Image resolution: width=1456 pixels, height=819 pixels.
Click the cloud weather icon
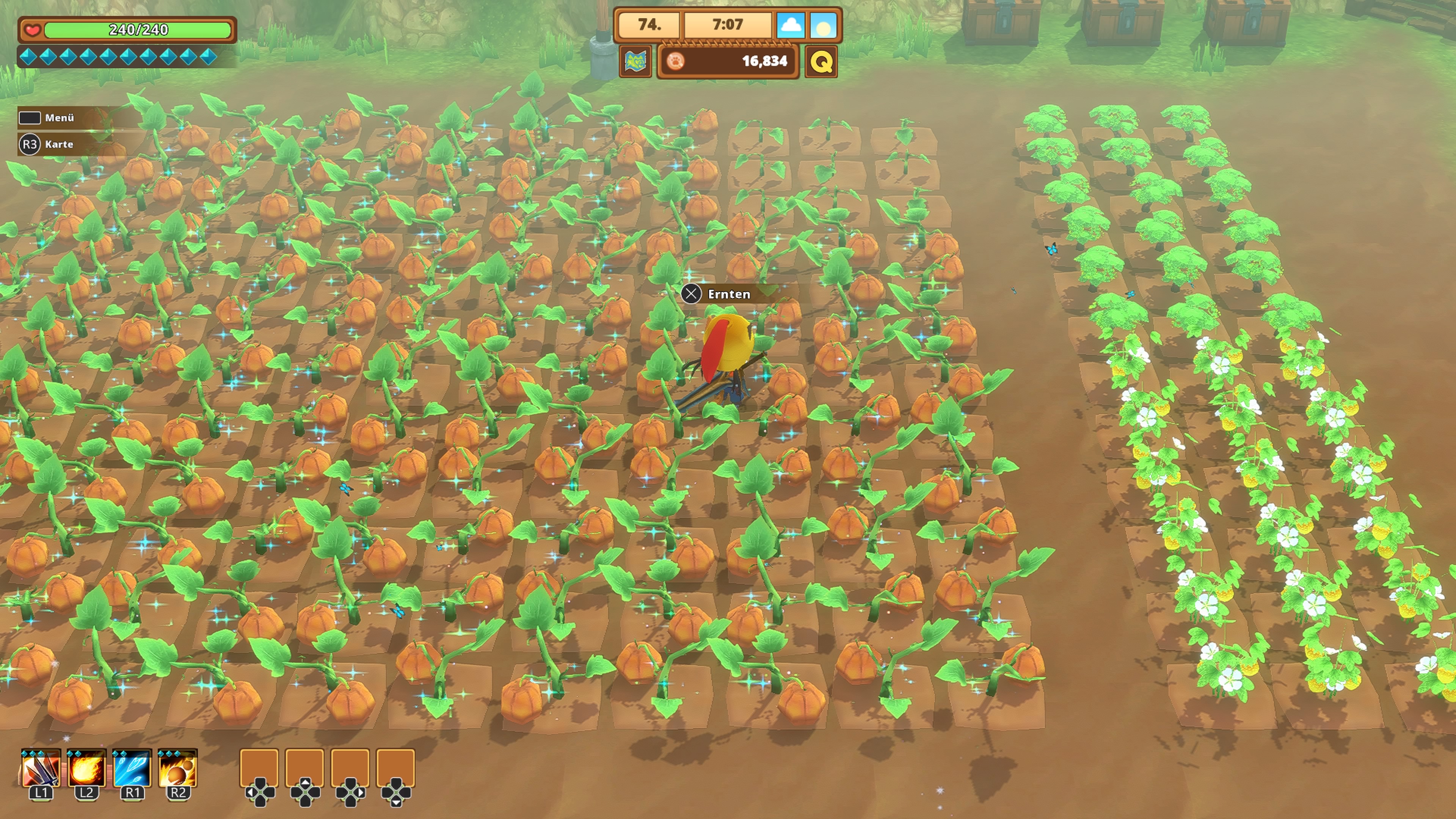[790, 25]
